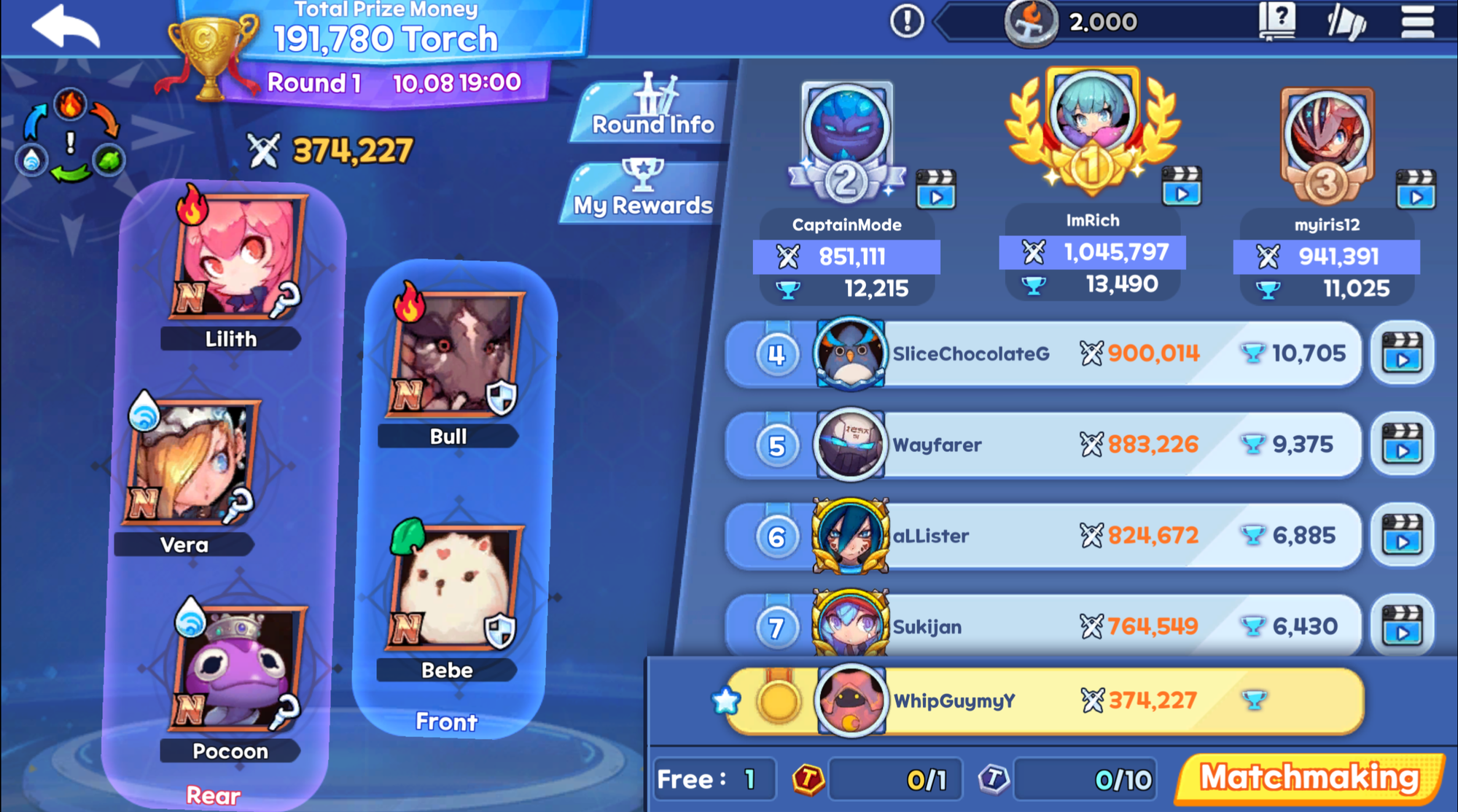Go back using the white arrow
Screen dimensions: 1458x812
[x=66, y=26]
